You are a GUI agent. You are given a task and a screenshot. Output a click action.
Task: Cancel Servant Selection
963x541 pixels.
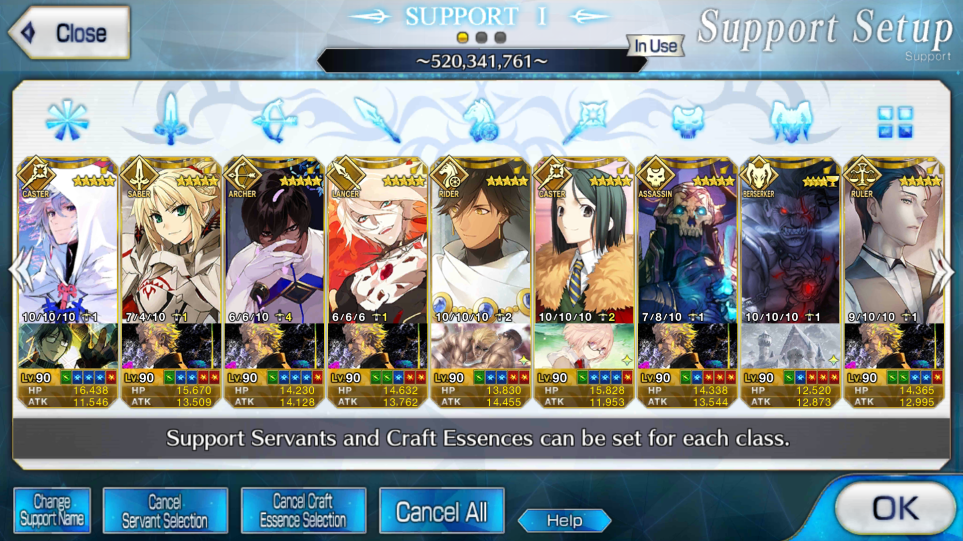[x=165, y=511]
